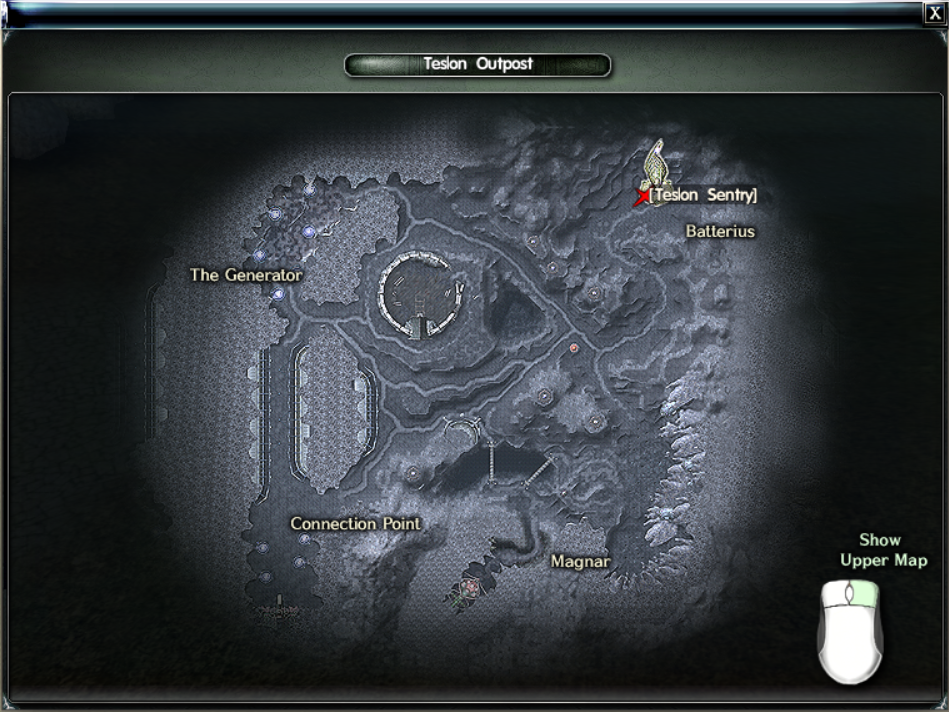This screenshot has height=712, width=949.
Task: Choose The Generator label on the map
Action: tap(246, 275)
